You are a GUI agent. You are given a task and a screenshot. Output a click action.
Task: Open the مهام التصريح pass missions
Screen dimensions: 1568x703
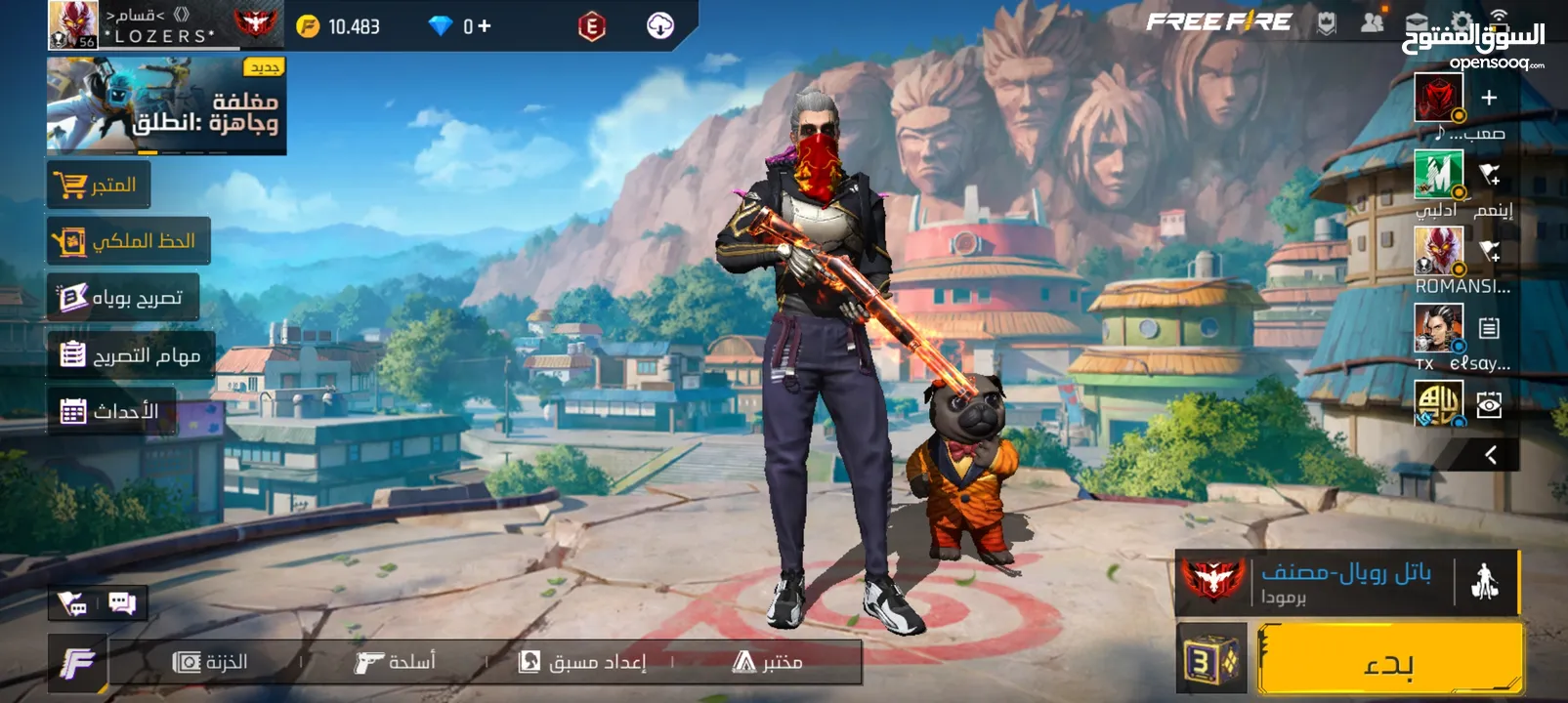131,354
